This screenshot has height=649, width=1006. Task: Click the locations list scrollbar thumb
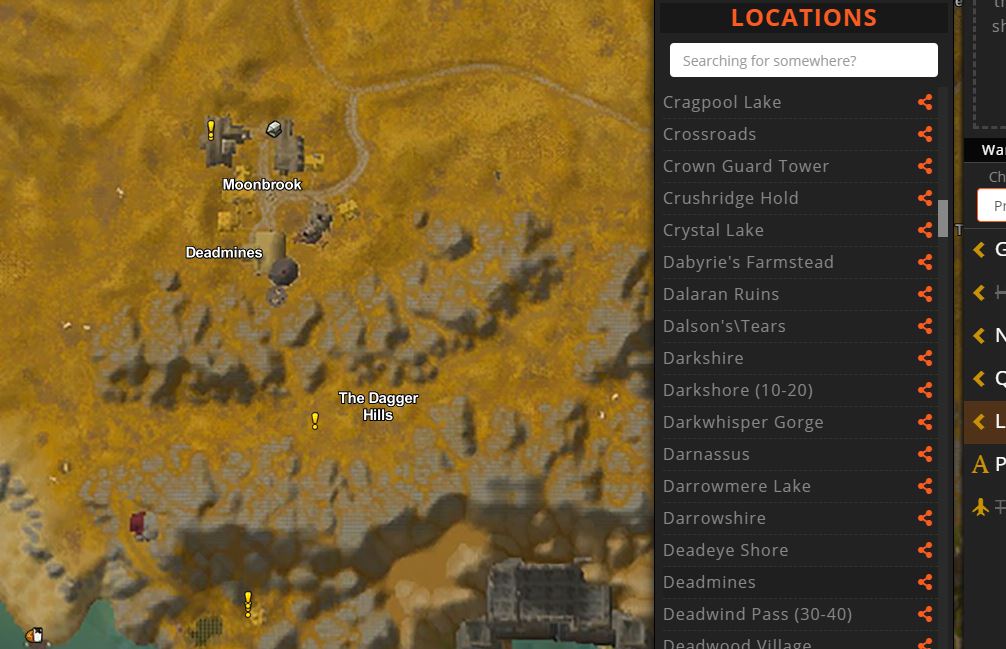(x=943, y=218)
